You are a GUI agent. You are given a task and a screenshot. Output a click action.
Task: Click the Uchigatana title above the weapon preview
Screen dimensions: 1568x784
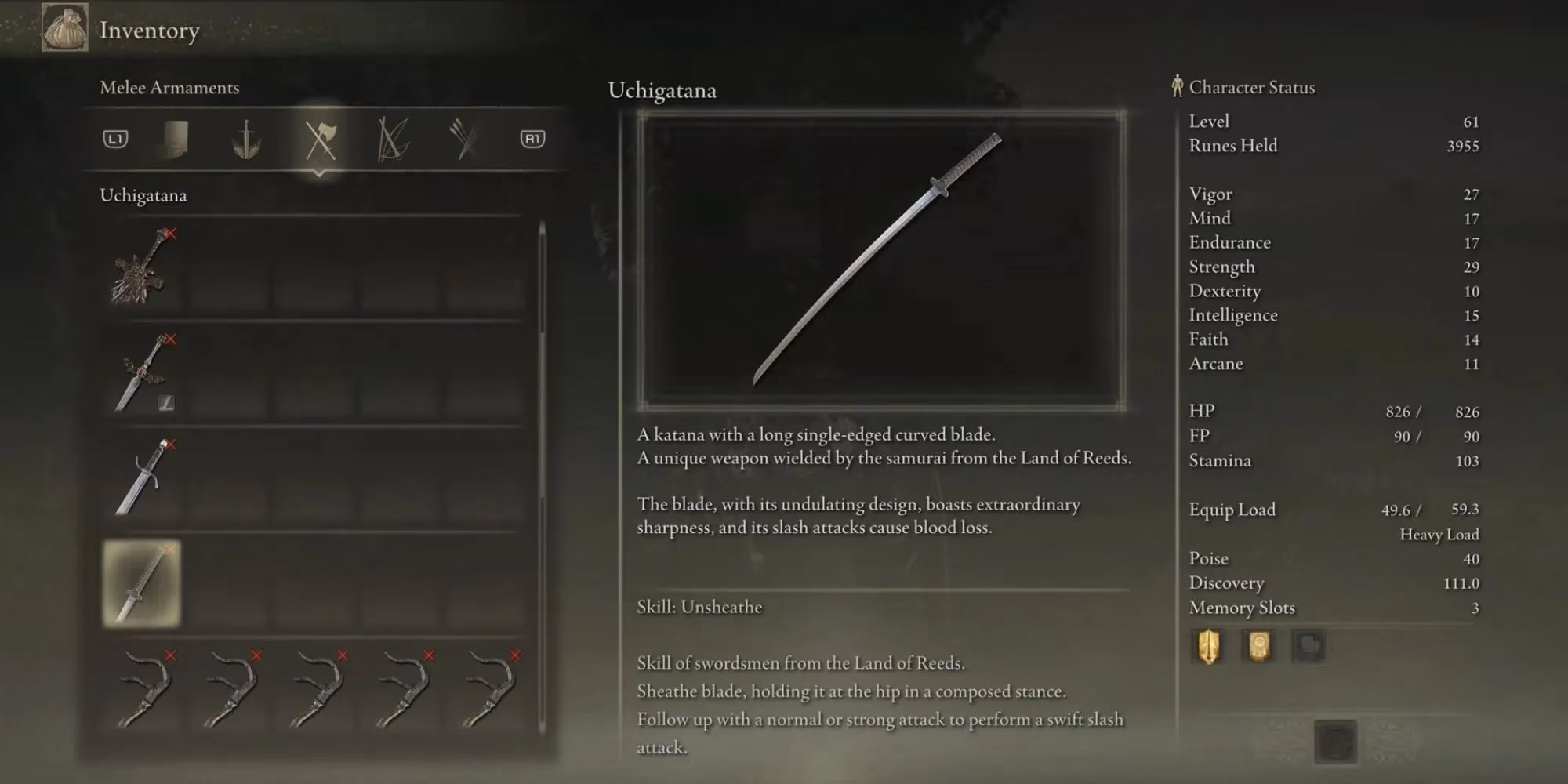pos(662,91)
